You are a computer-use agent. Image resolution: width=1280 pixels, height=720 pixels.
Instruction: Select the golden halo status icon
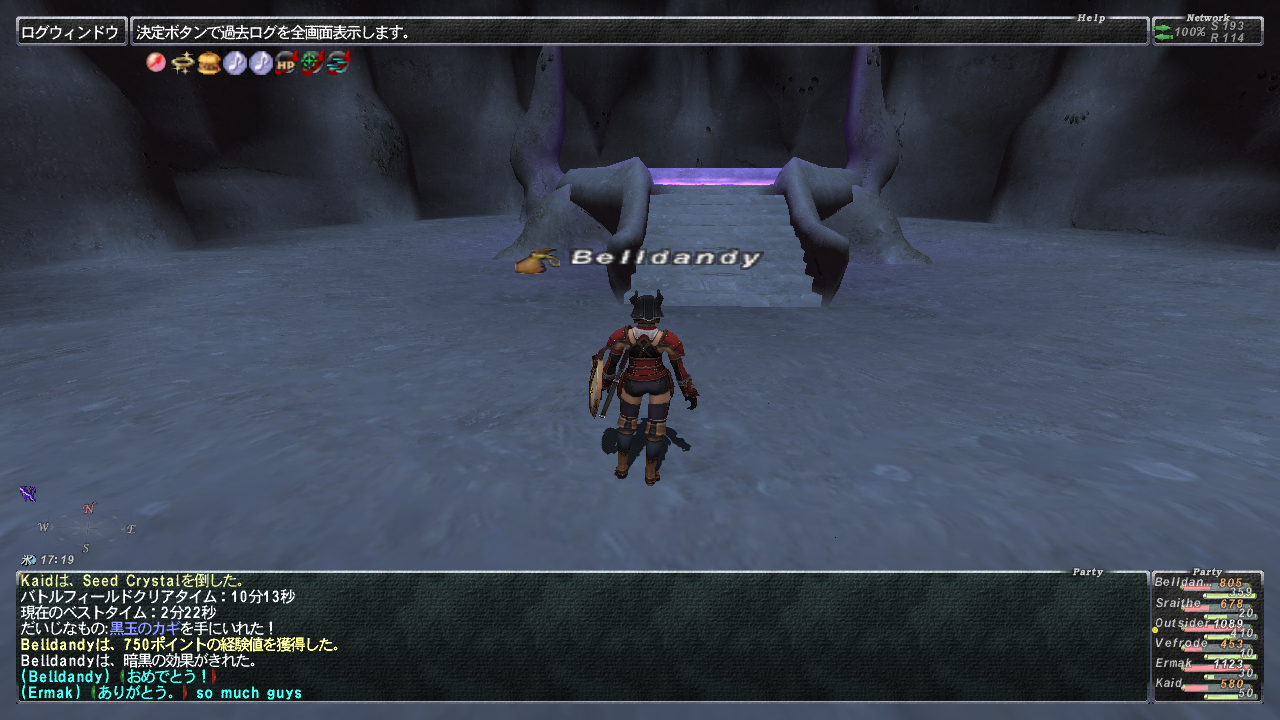coord(182,63)
